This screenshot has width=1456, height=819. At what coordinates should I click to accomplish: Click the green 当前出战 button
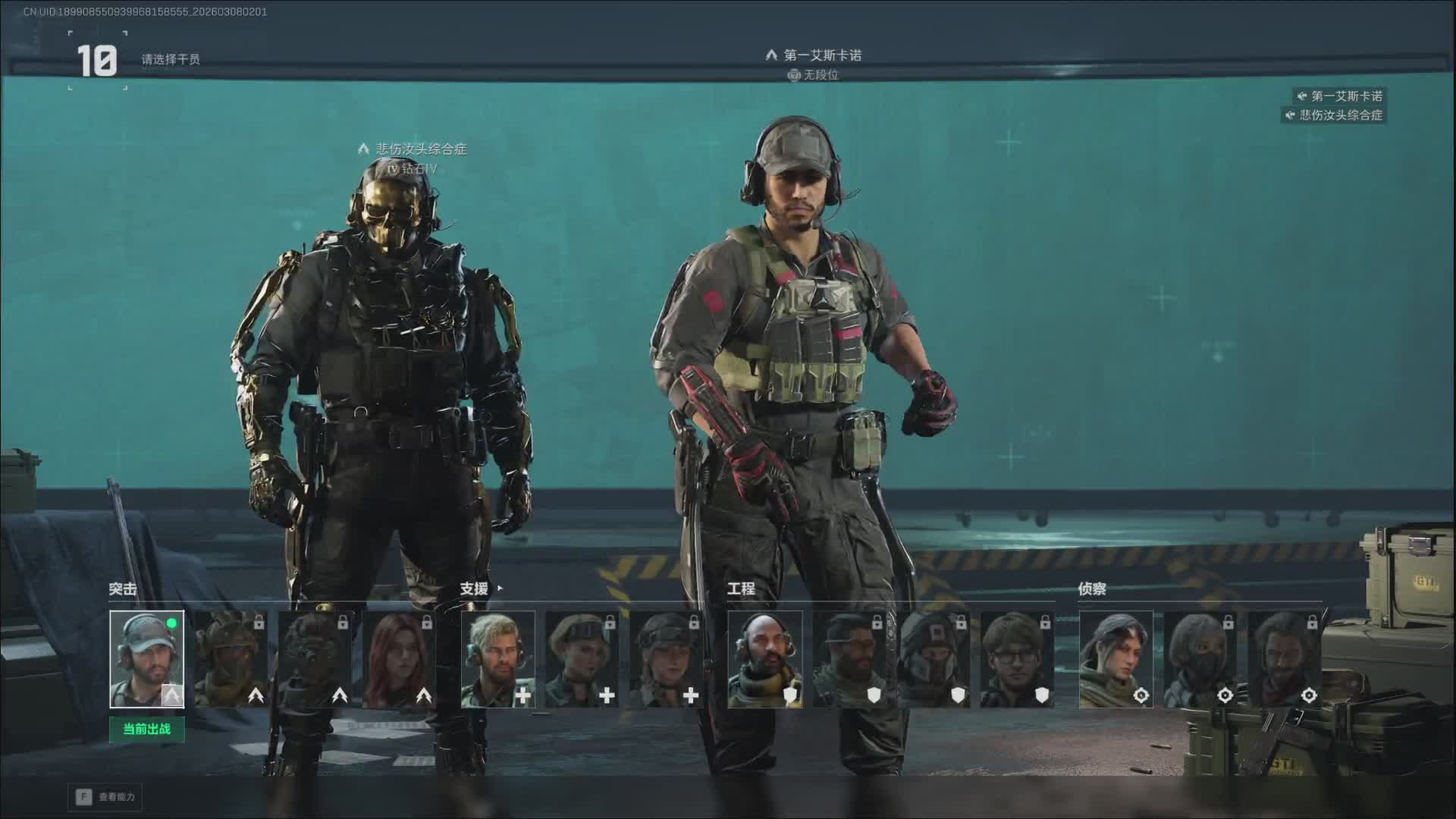point(146,730)
